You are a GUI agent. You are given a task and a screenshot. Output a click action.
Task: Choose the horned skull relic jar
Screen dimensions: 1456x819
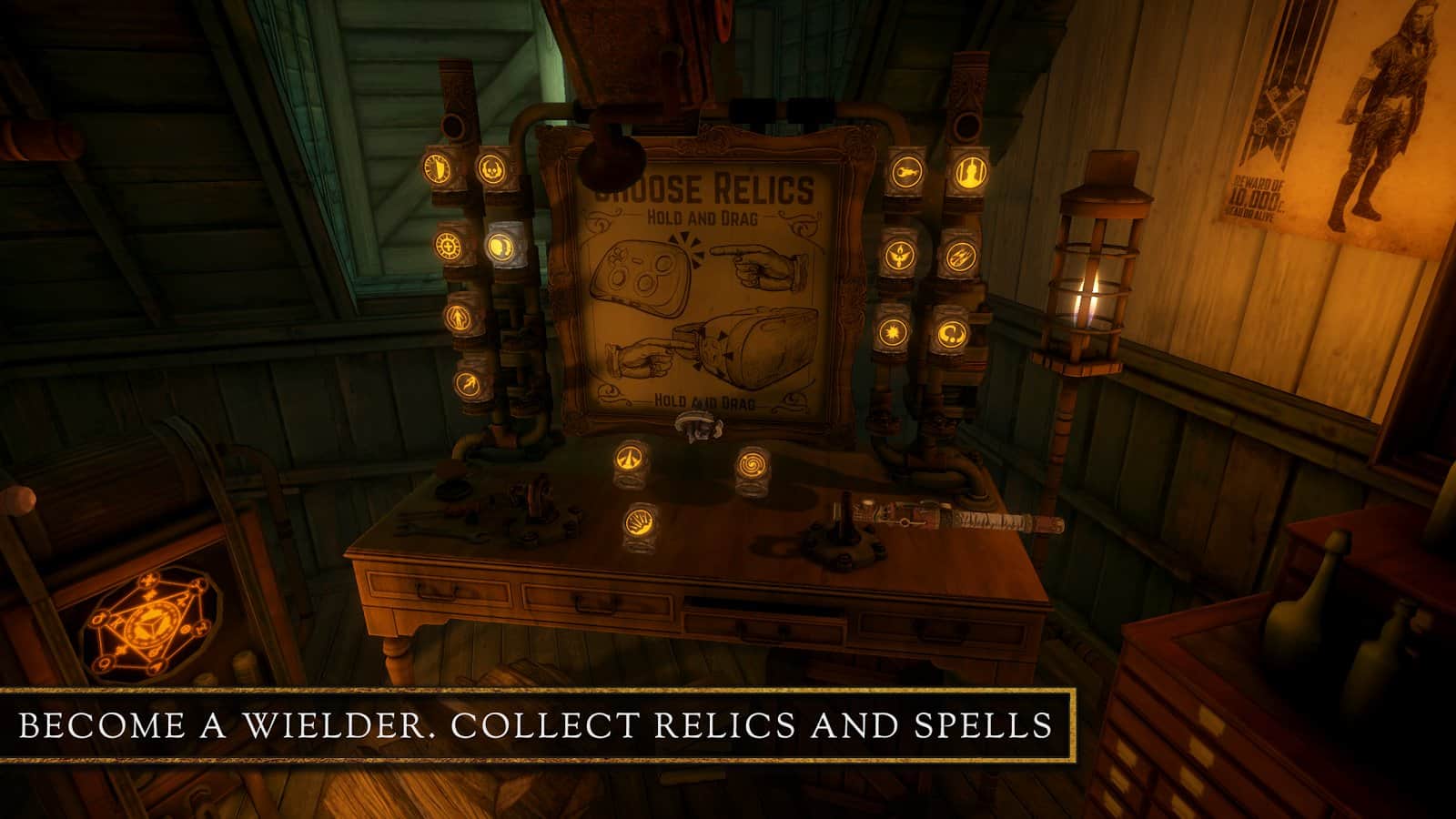[492, 168]
